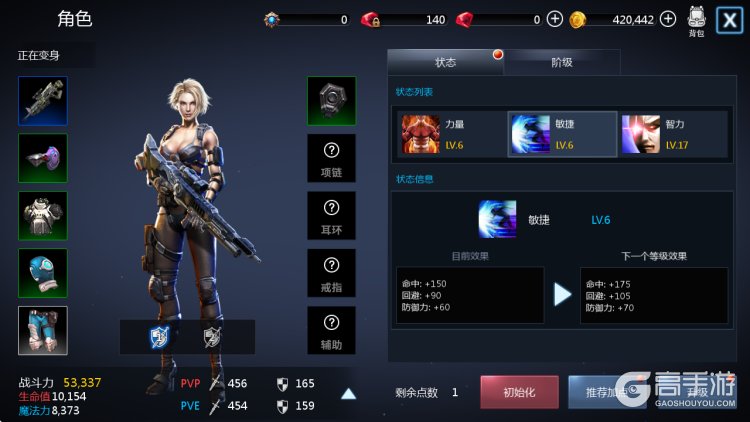Select the blue helmet equipment slot
Viewport: 750px width, 422px height.
tap(43, 273)
